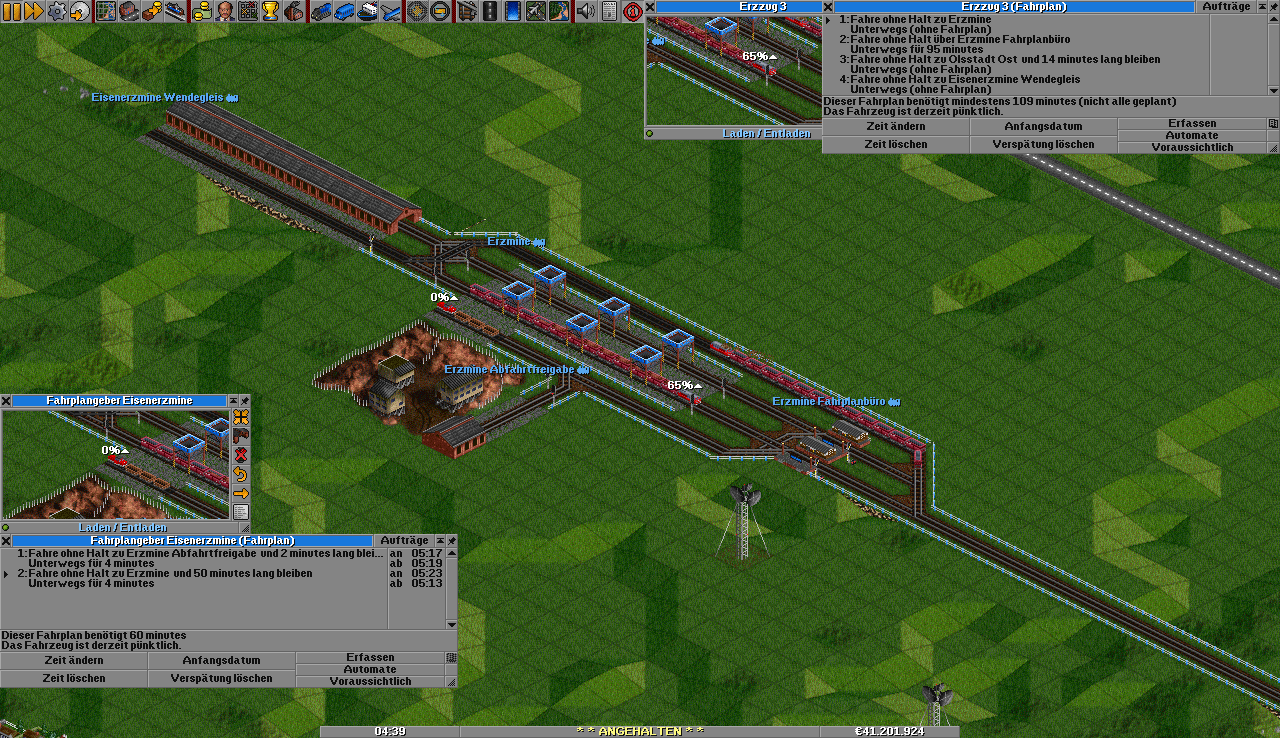
Task: Click the orange reverse direction arrow icon
Action: [241, 474]
